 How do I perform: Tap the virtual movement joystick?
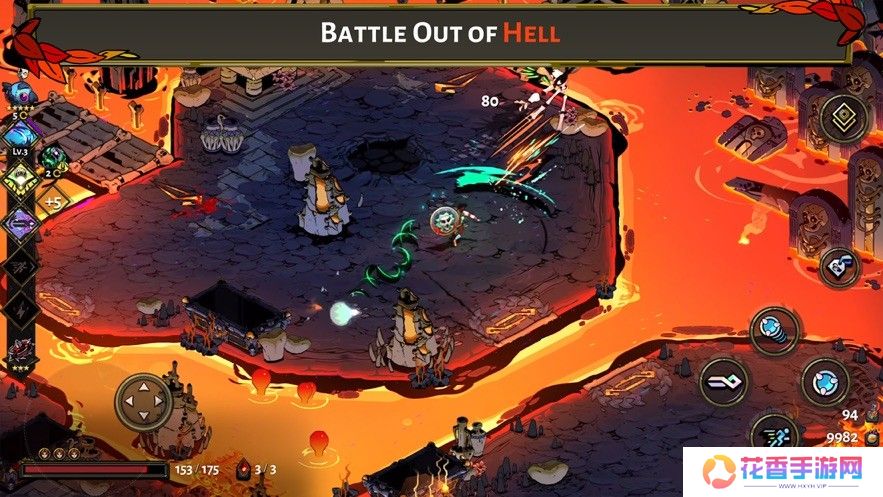click(144, 402)
